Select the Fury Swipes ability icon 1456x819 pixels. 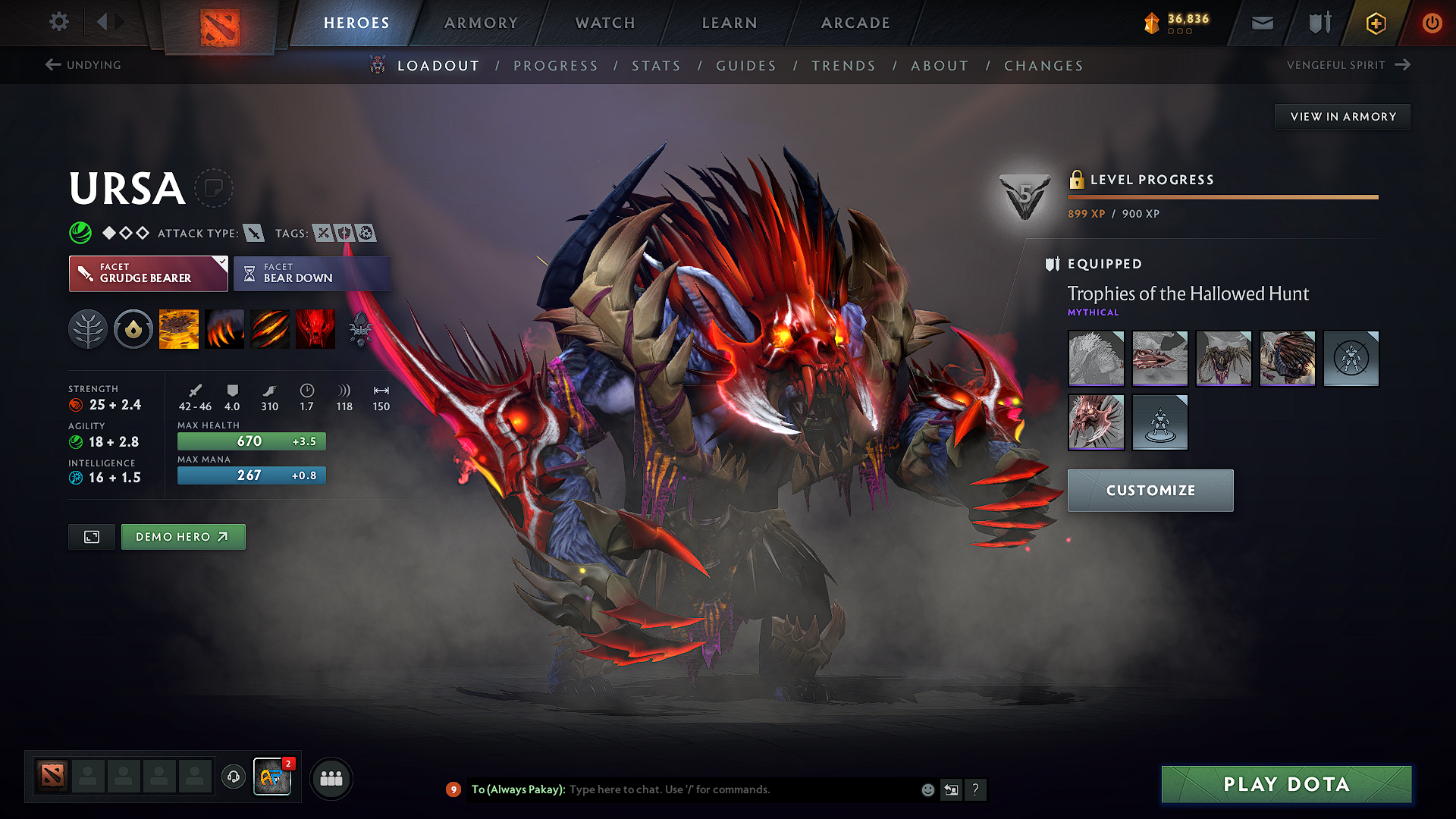coord(270,329)
